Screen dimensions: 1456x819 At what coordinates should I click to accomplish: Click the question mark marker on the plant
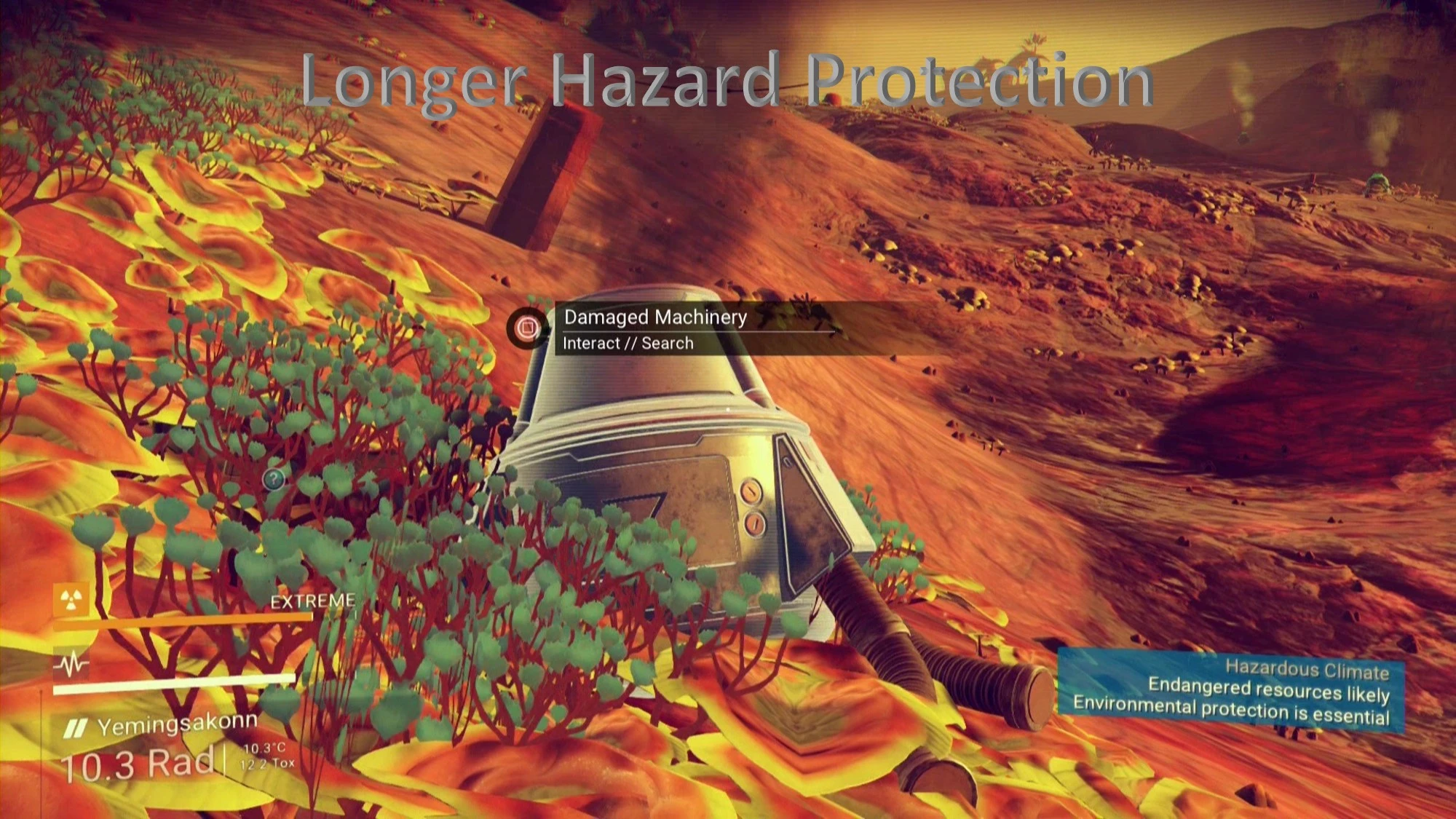click(x=272, y=479)
